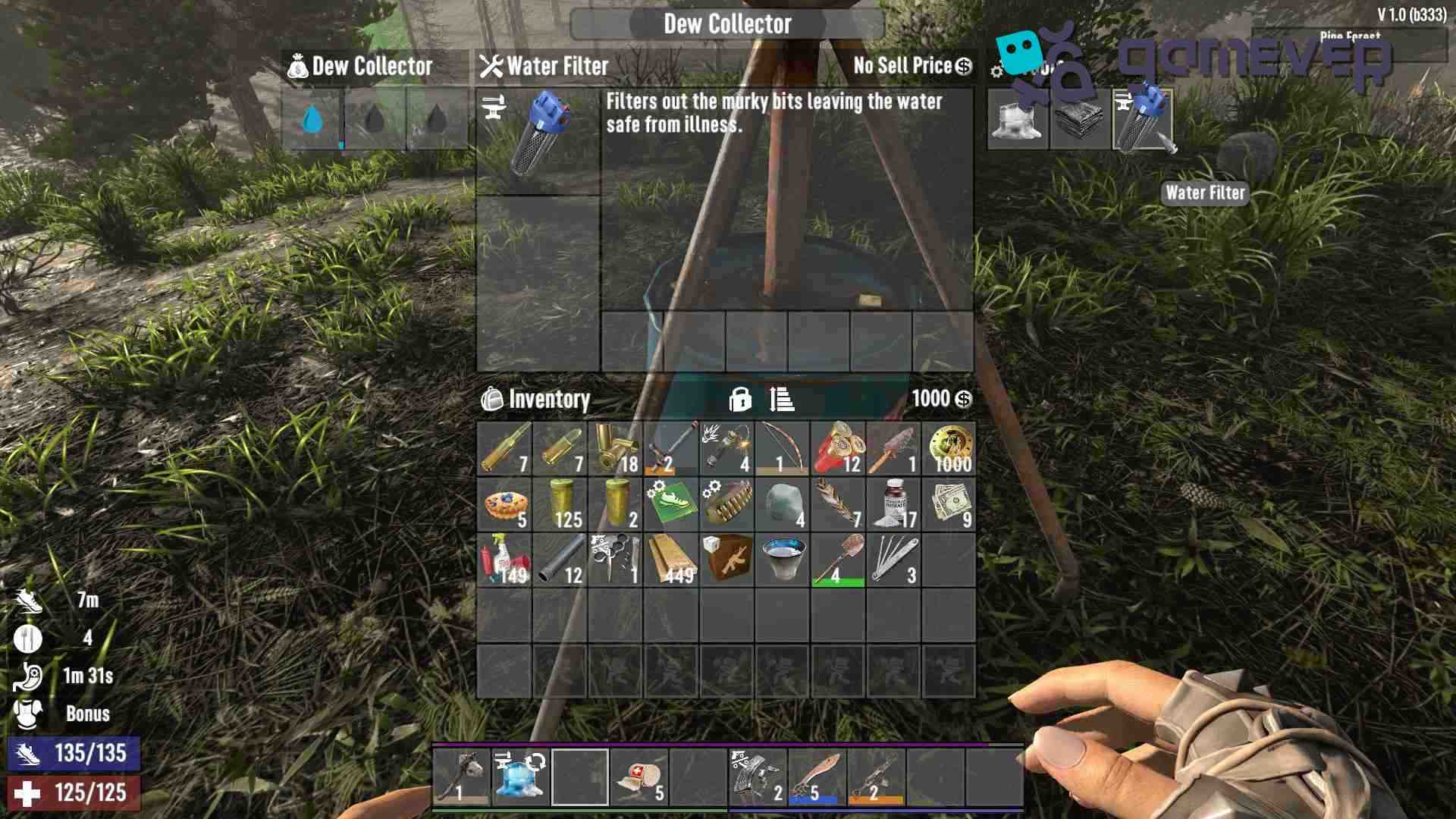Choose the bandage stack in hotbar
This screenshot has height=819, width=1456.
pyautogui.click(x=639, y=777)
